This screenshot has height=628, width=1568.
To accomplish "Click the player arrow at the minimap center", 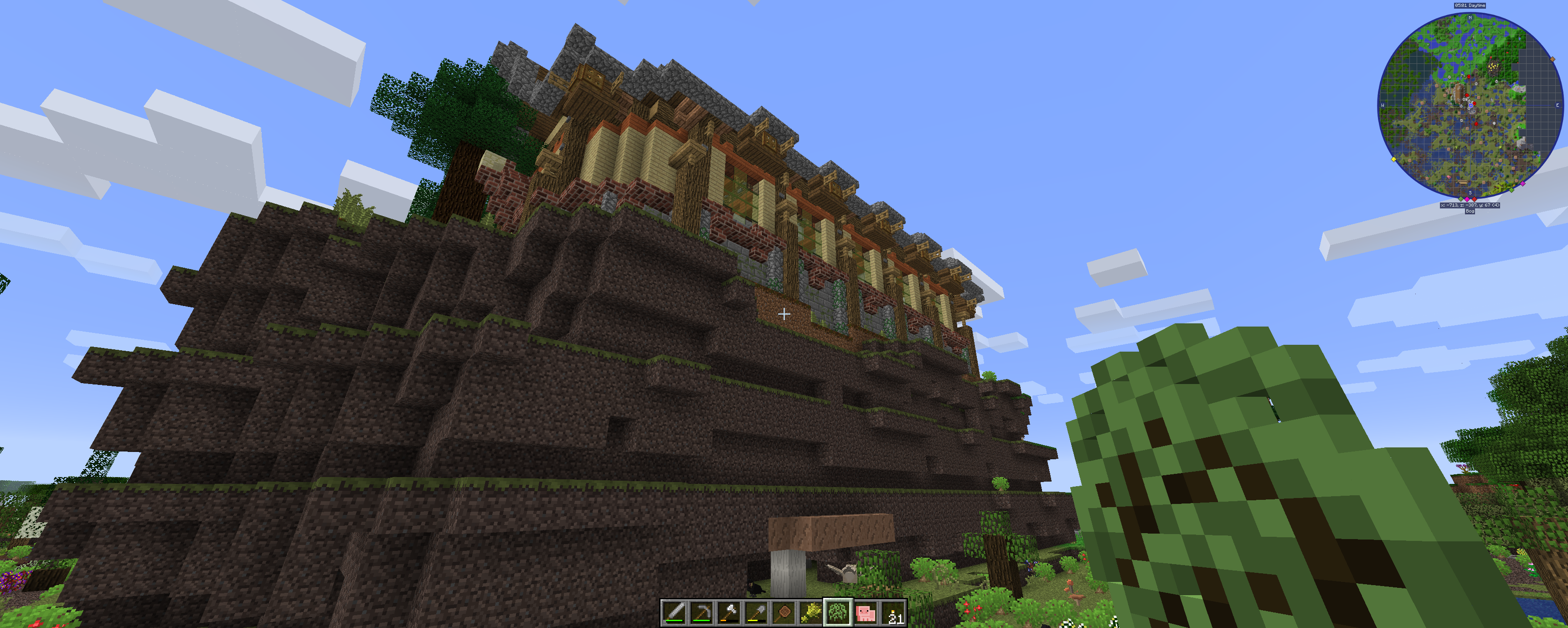I will [x=1471, y=105].
